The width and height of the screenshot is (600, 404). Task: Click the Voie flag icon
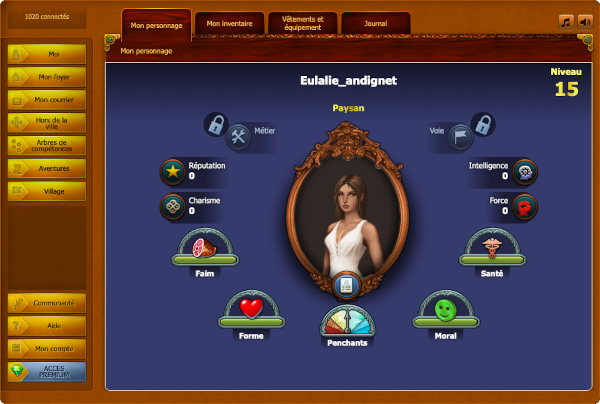pos(456,135)
